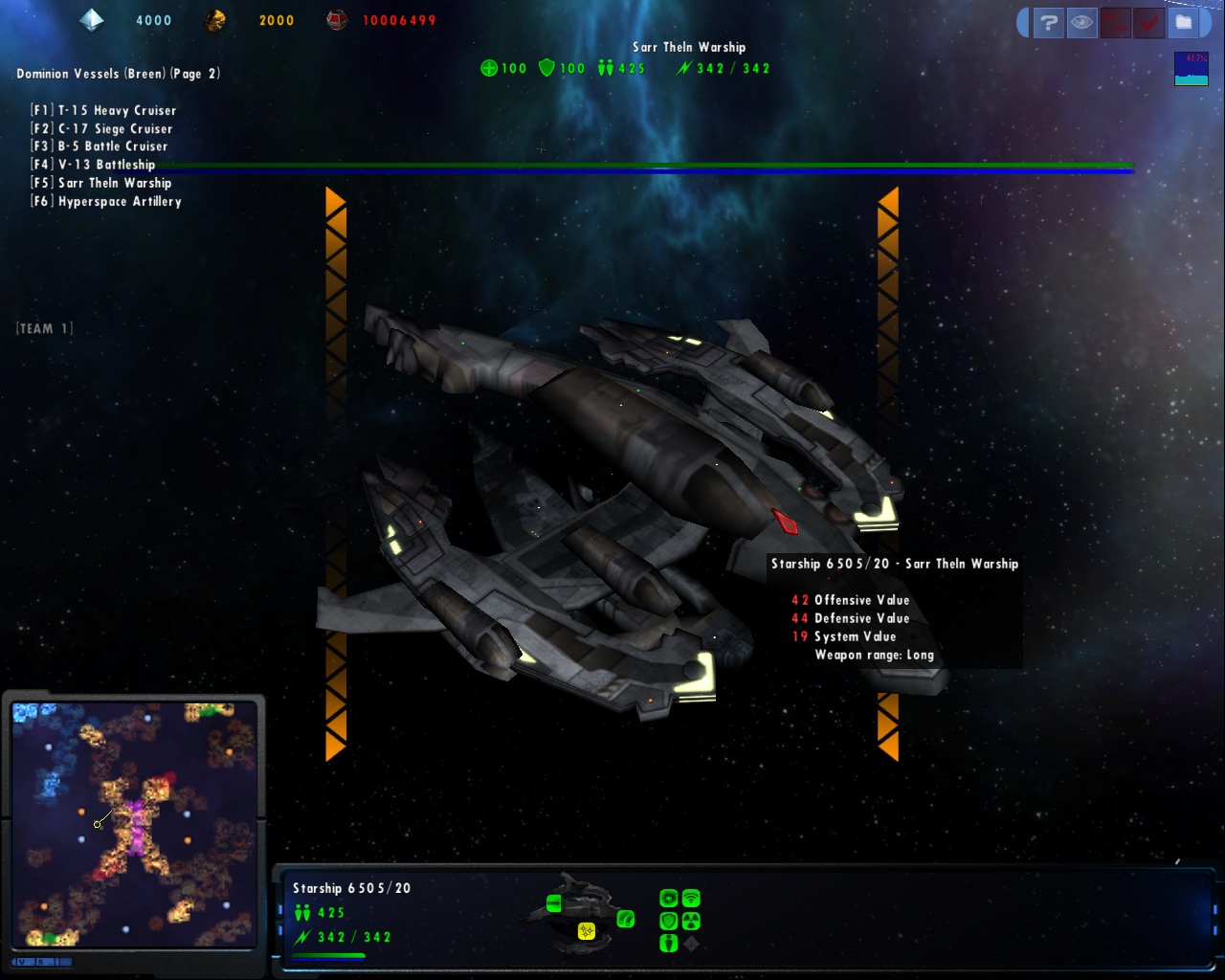Select the green crew figure icon

668,944
